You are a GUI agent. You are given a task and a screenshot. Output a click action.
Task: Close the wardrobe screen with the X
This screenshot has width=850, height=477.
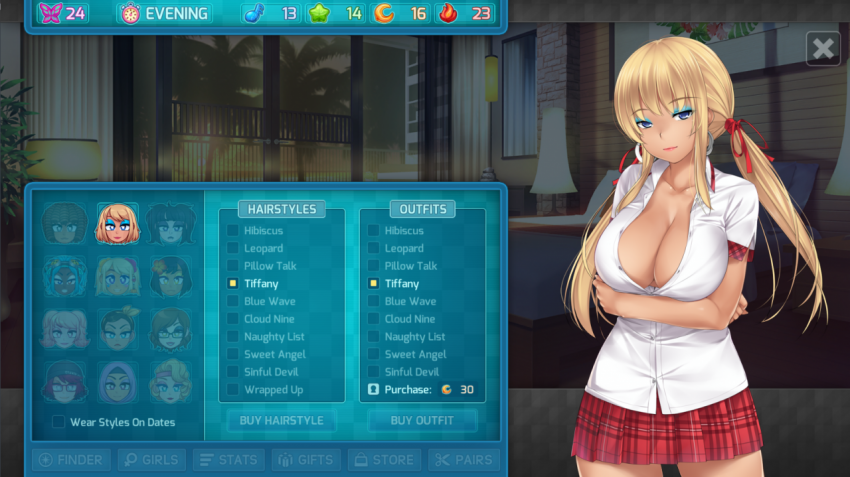pyautogui.click(x=823, y=48)
